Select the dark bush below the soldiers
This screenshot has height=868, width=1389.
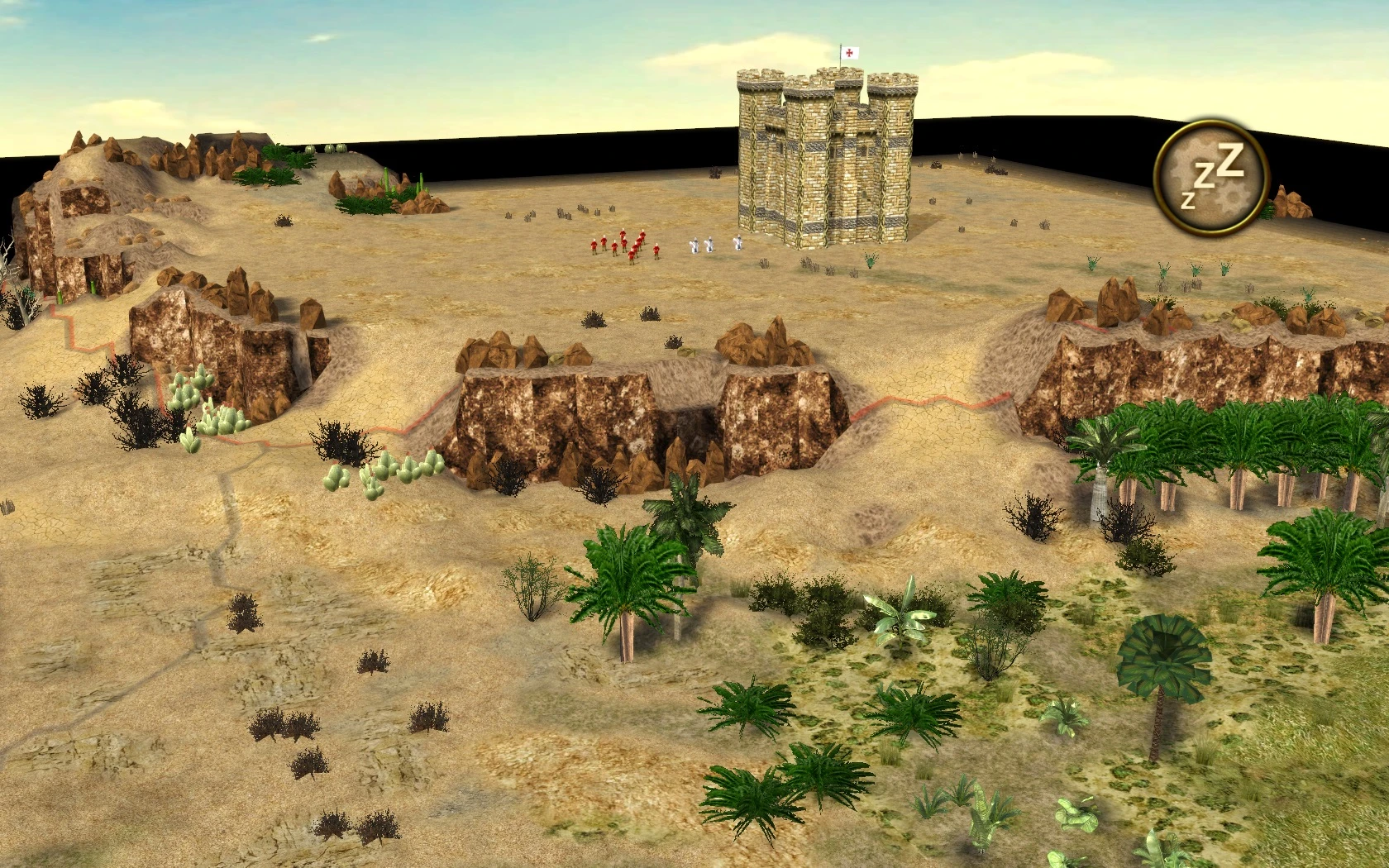596,322
